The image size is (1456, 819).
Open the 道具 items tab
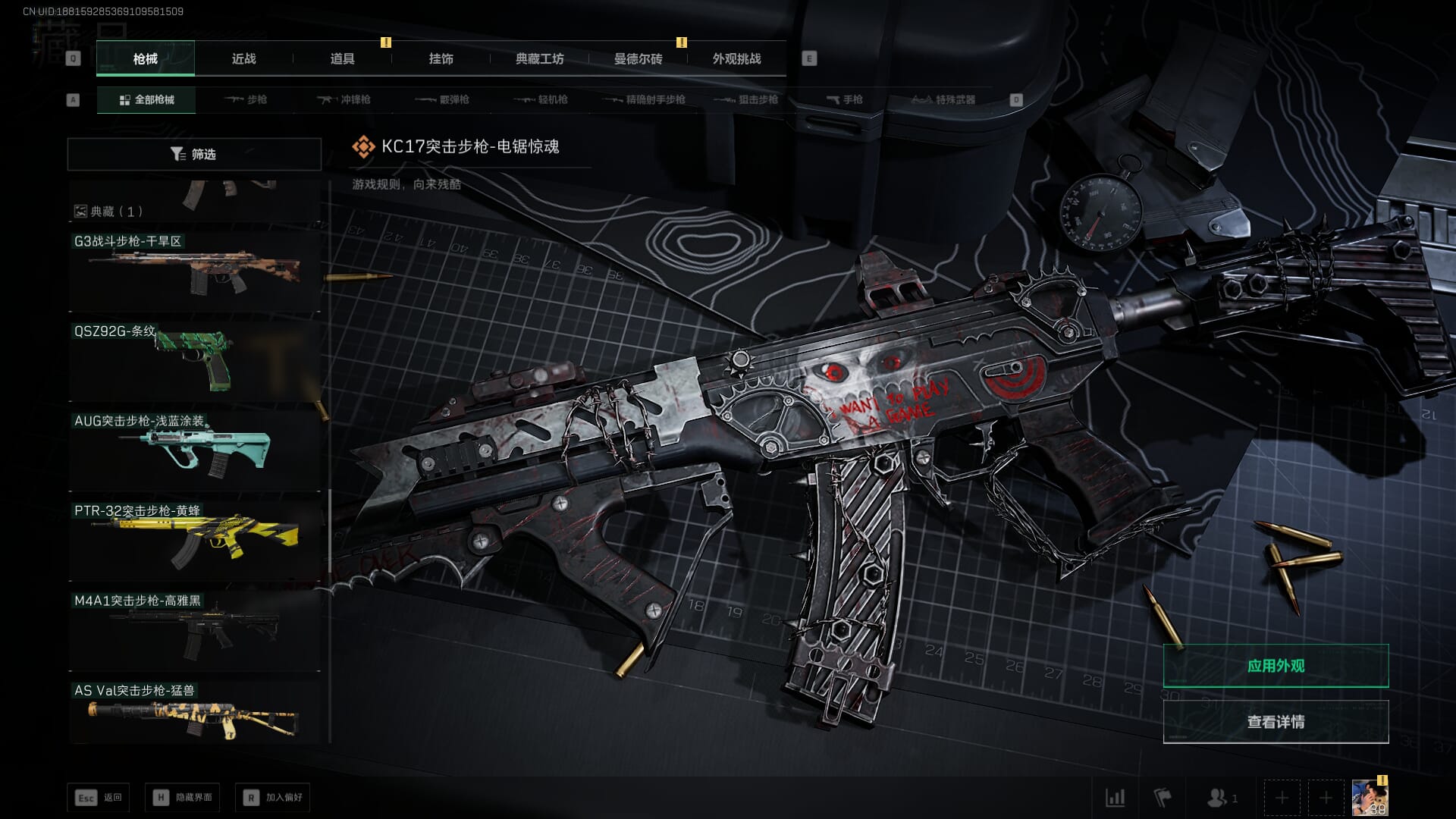[342, 58]
